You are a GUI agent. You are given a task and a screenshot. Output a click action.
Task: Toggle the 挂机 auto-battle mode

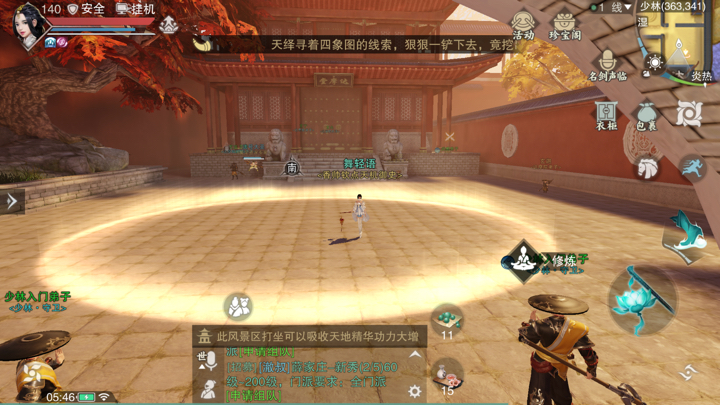point(136,9)
